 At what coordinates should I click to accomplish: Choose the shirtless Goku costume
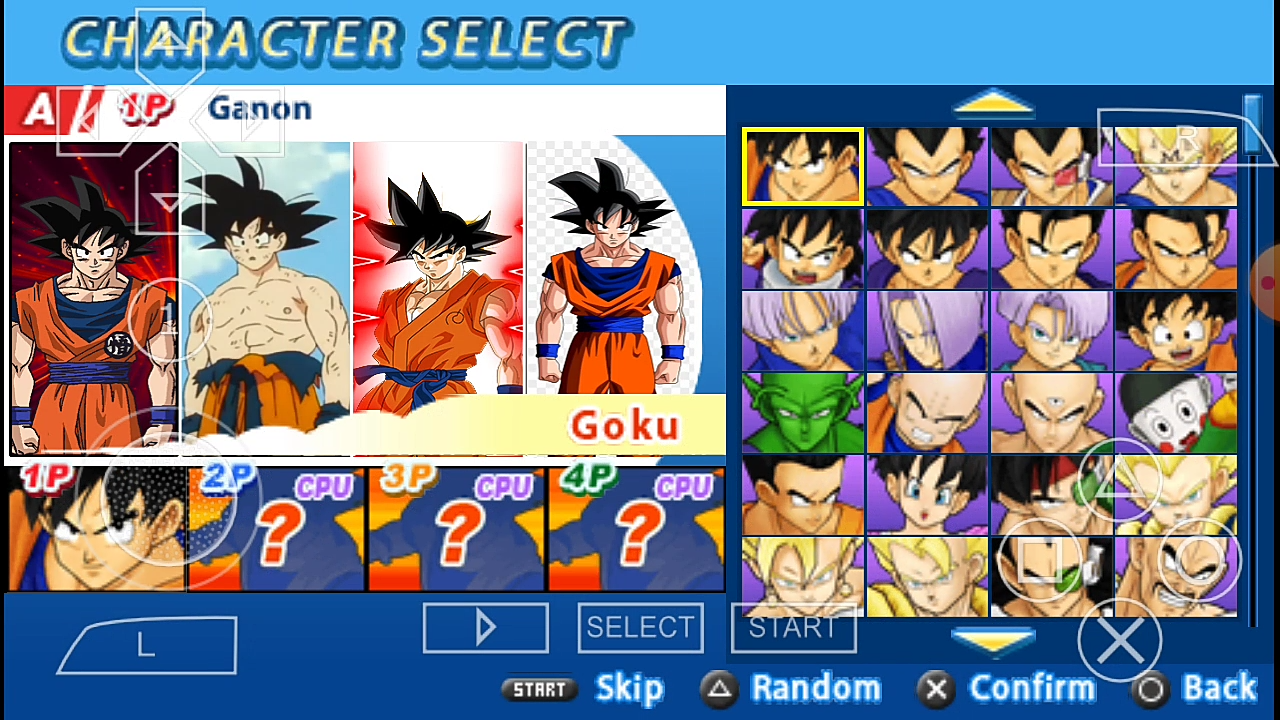266,290
